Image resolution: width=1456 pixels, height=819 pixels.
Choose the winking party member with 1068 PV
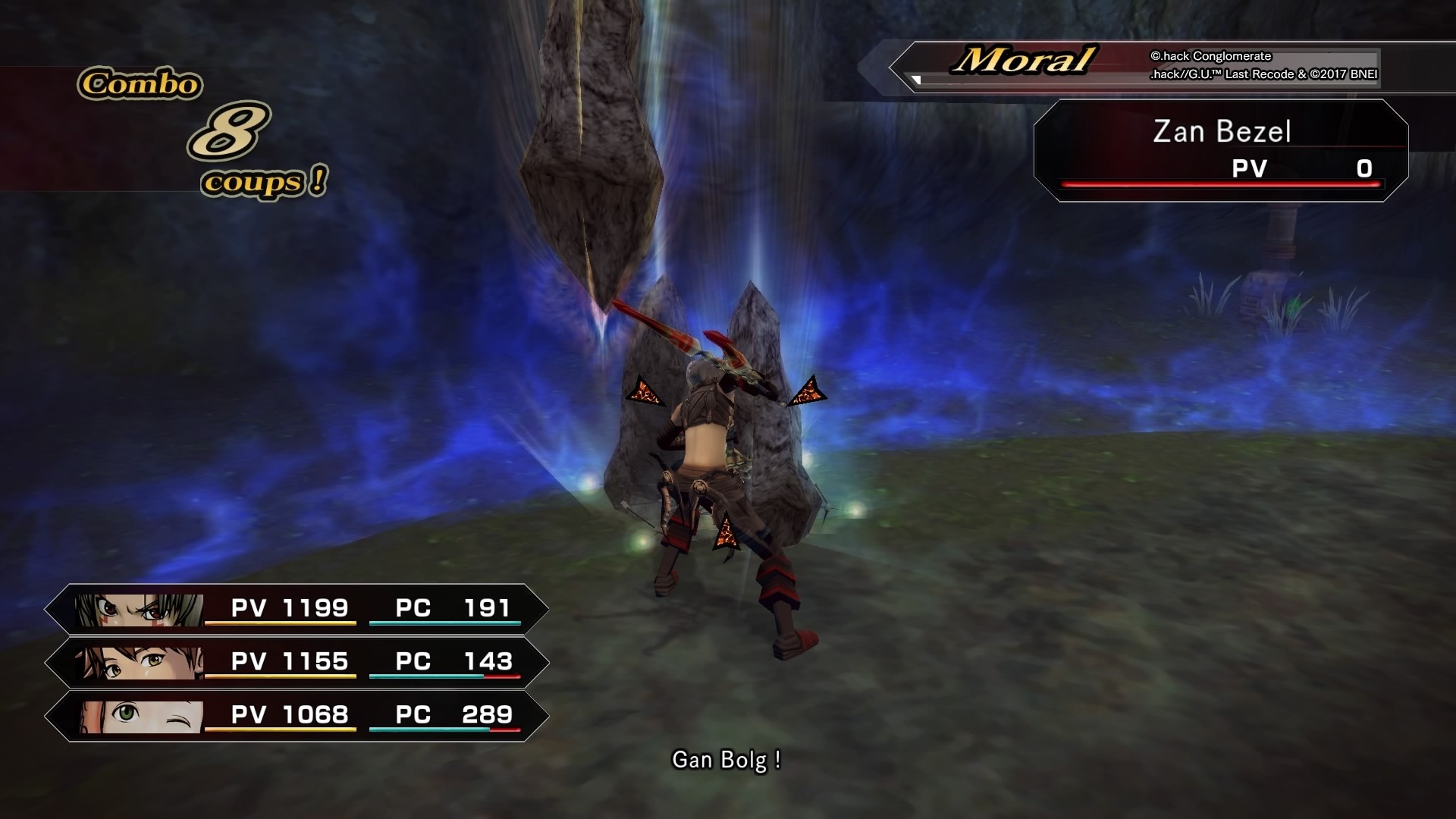[x=297, y=715]
